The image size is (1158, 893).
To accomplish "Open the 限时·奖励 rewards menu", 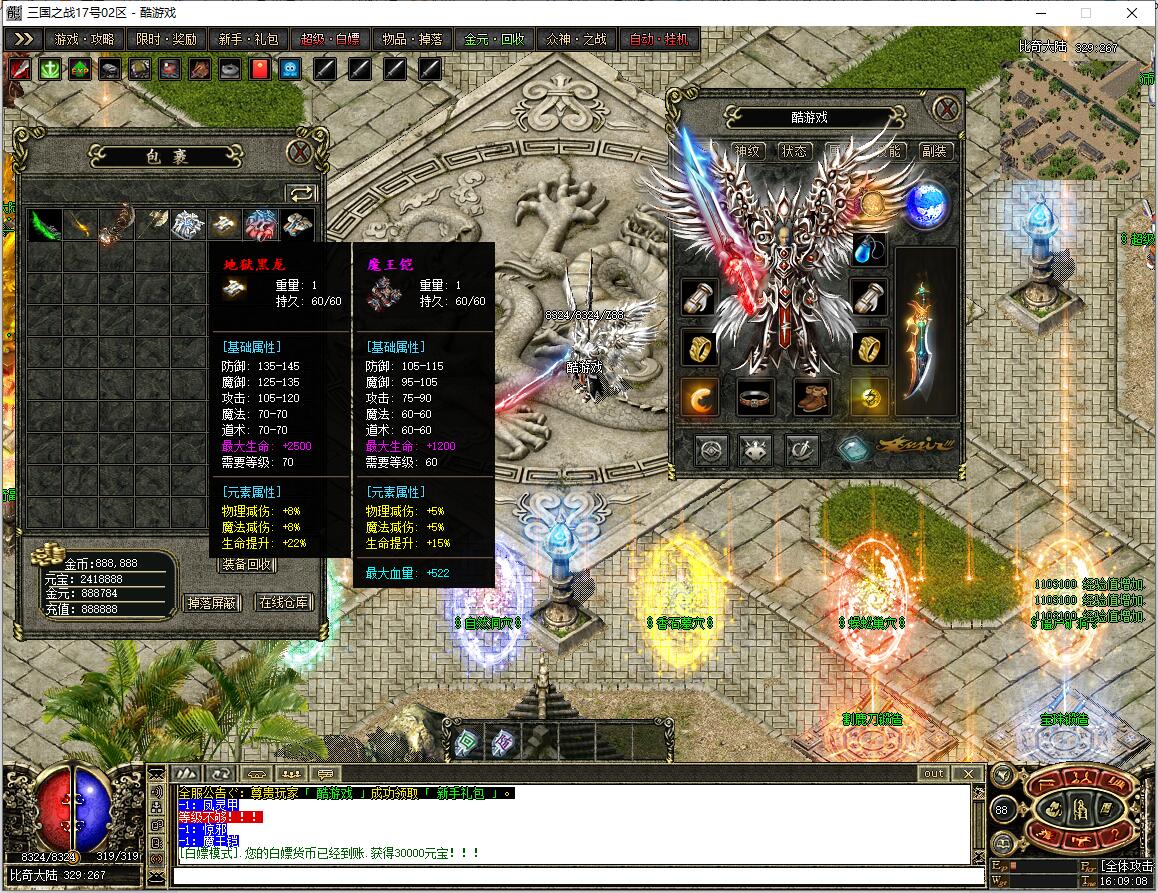I will (166, 39).
